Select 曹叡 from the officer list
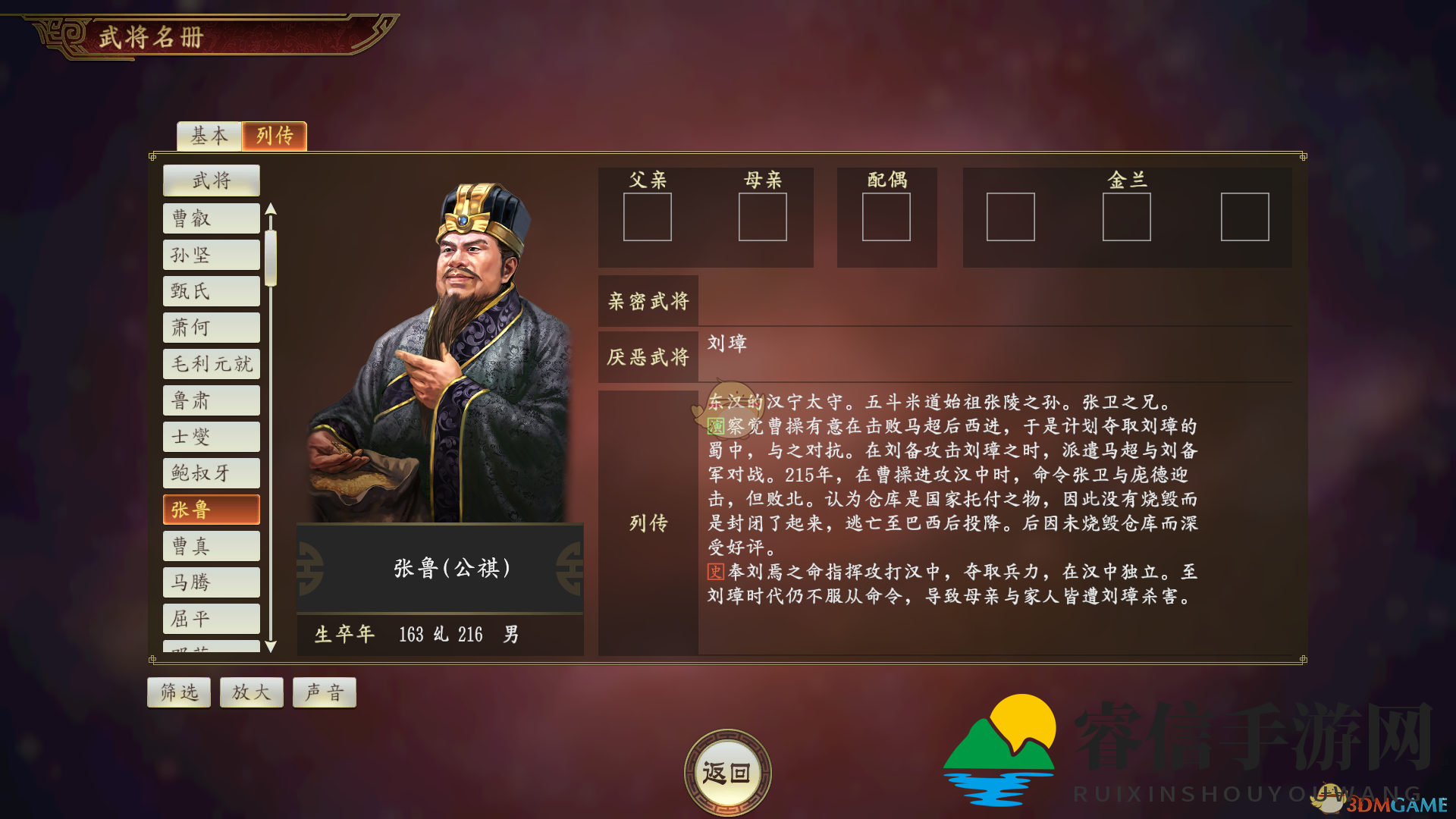This screenshot has height=819, width=1456. tap(212, 218)
